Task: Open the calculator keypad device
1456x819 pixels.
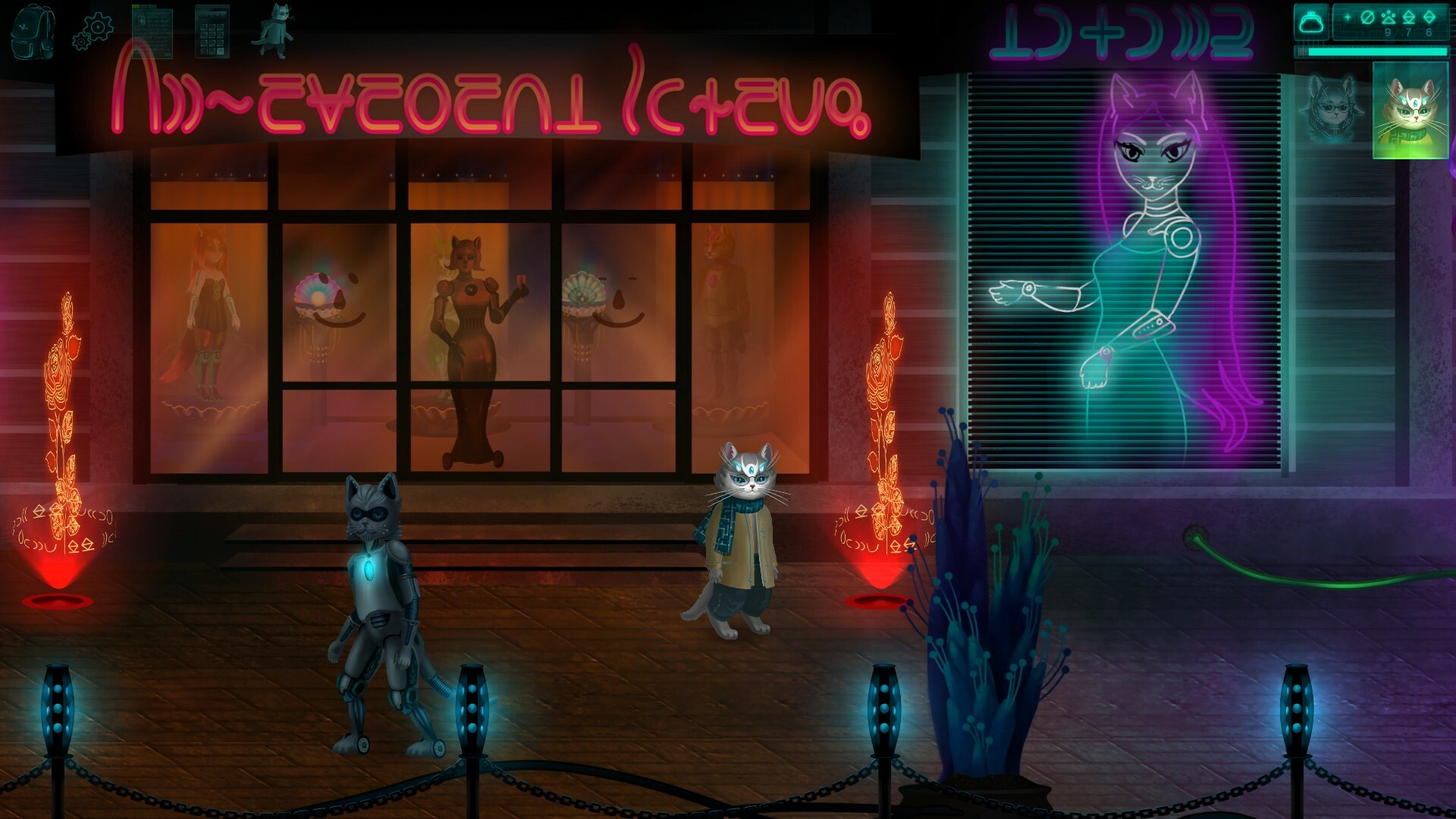Action: point(211,32)
